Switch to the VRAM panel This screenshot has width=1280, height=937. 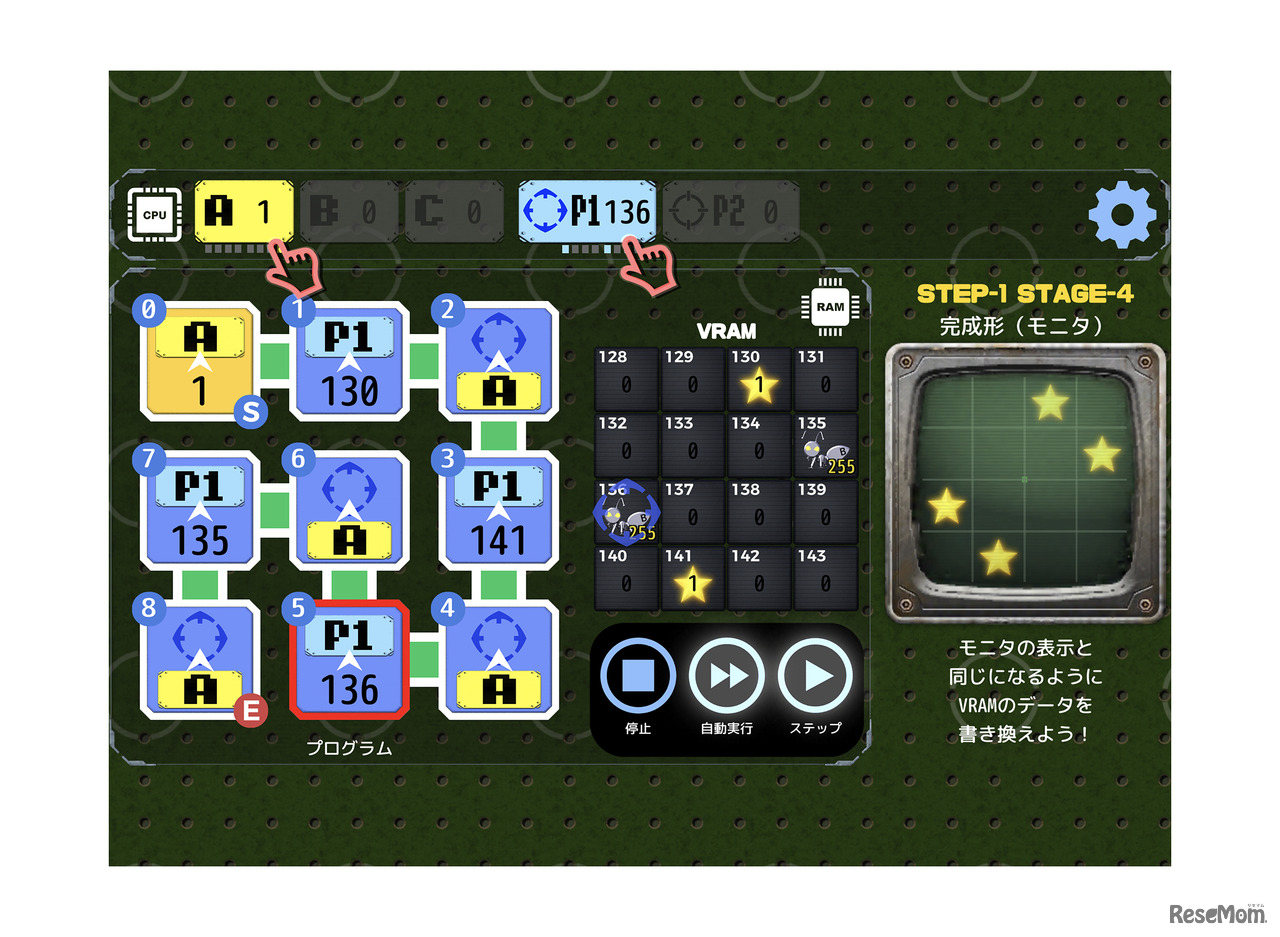pyautogui.click(x=727, y=332)
